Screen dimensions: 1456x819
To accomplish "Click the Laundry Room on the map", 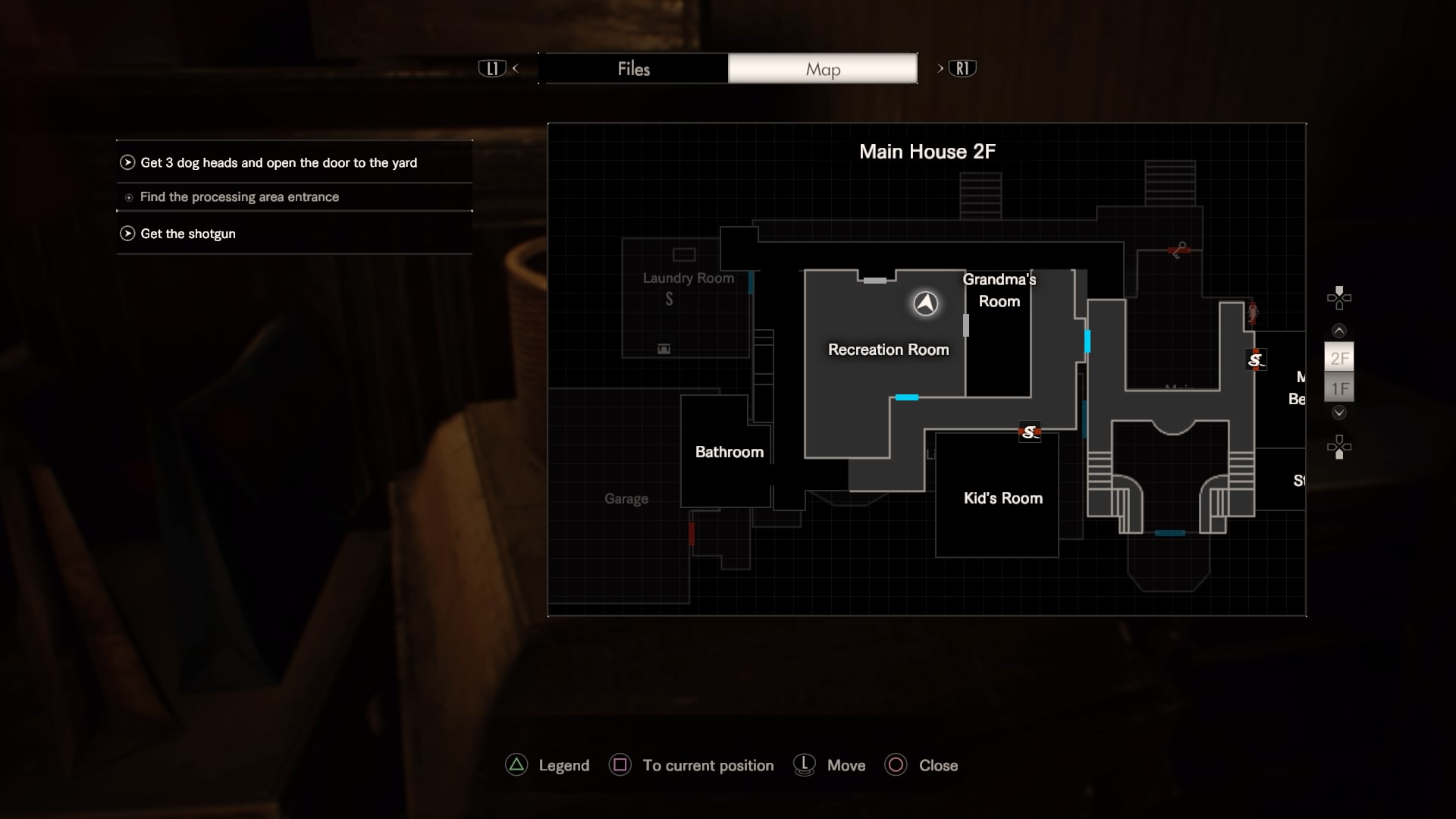I will [x=688, y=278].
